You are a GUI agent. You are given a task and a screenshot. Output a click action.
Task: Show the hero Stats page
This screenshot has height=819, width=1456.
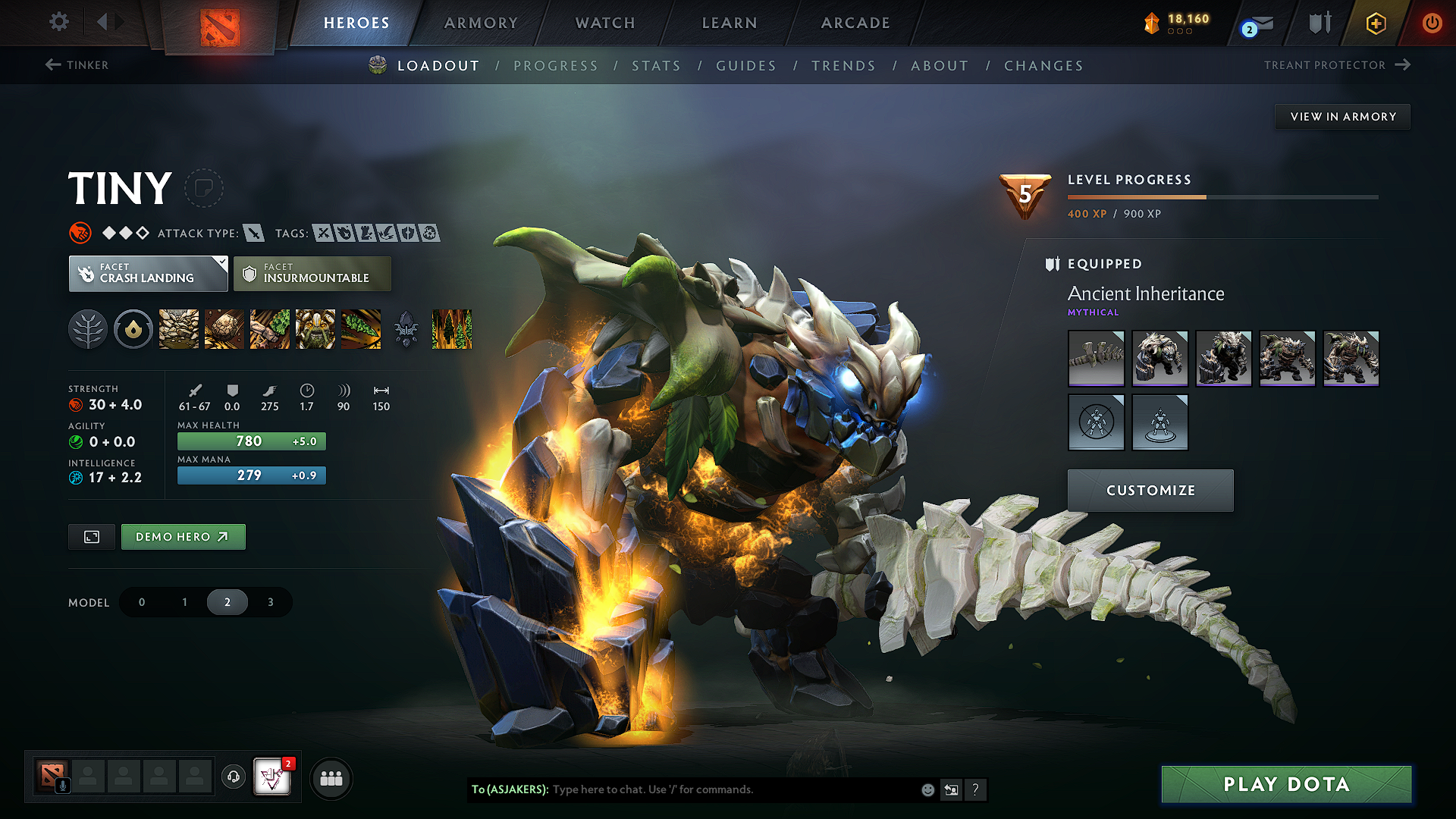point(656,66)
